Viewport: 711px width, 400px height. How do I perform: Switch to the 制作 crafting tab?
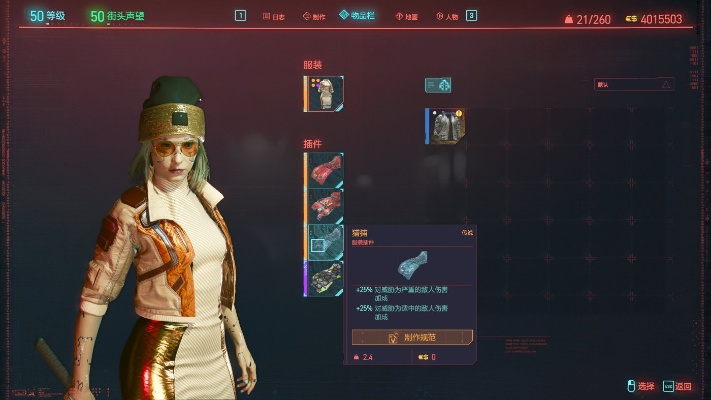click(x=311, y=16)
